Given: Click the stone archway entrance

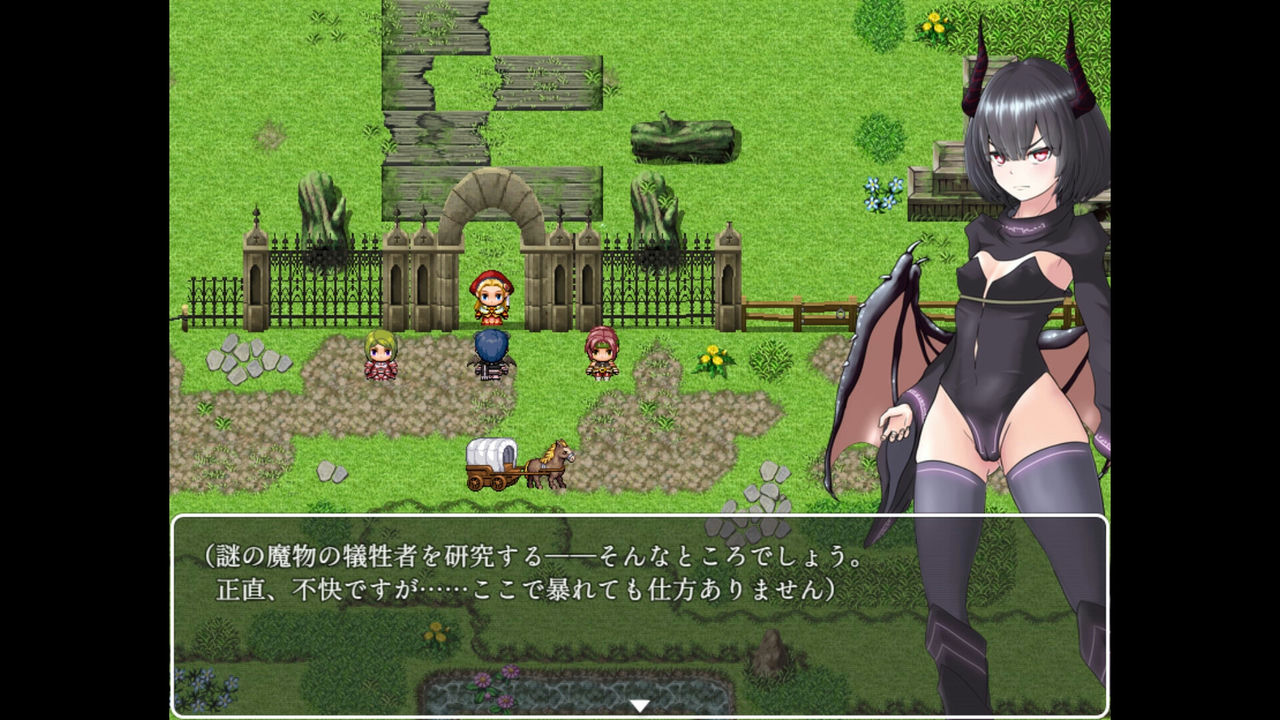Looking at the screenshot, I should (x=489, y=210).
